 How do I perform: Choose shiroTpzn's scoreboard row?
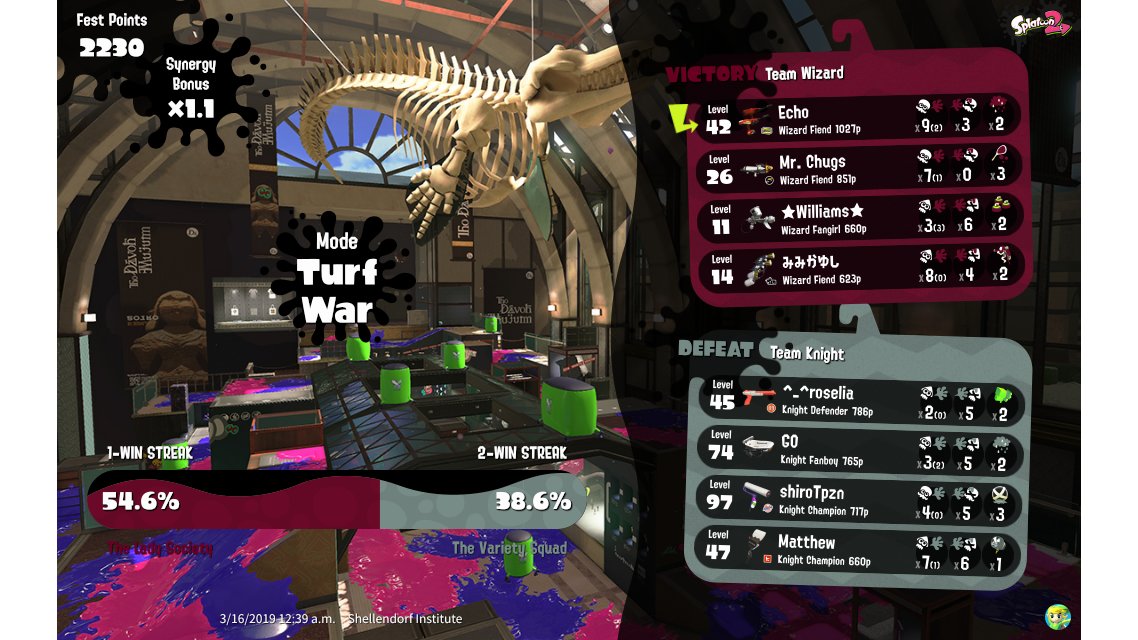tap(858, 499)
